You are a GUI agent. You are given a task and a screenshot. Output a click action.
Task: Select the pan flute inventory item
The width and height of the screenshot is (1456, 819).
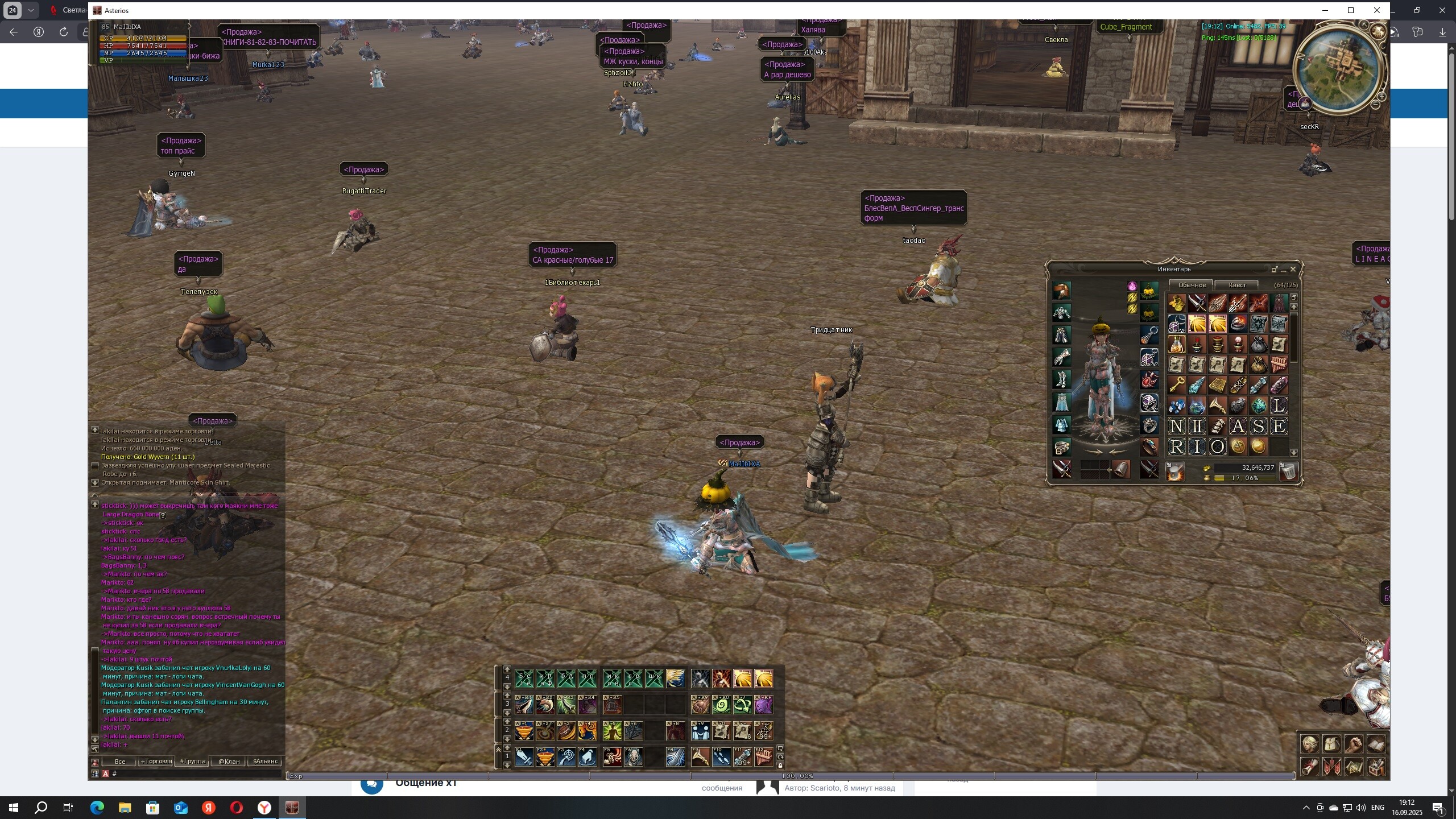[x=1279, y=365]
